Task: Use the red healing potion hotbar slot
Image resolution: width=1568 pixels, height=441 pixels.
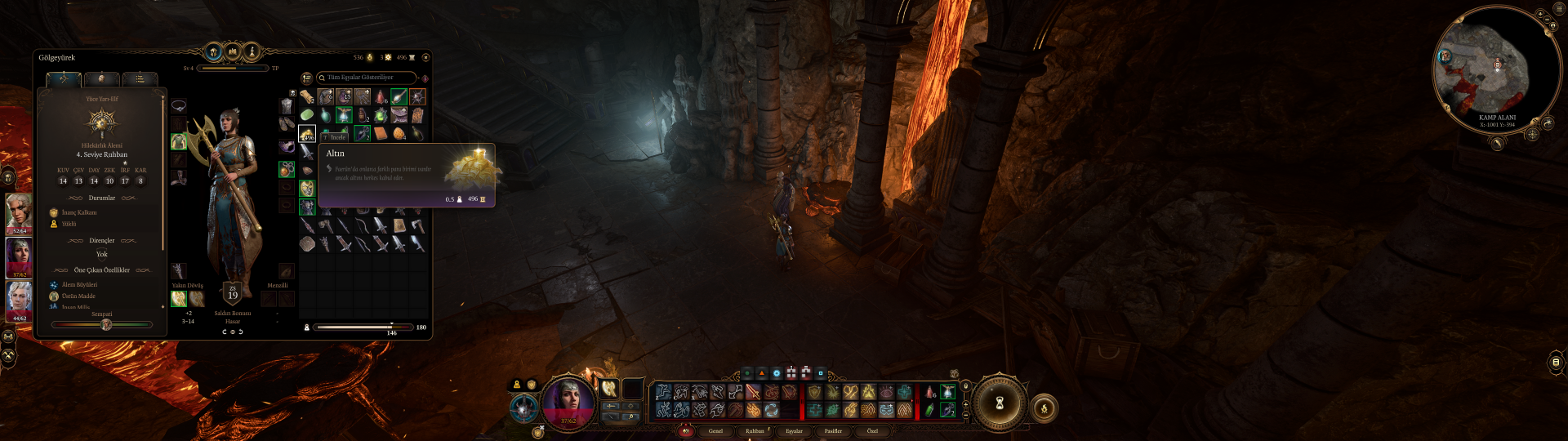Action: tap(929, 393)
